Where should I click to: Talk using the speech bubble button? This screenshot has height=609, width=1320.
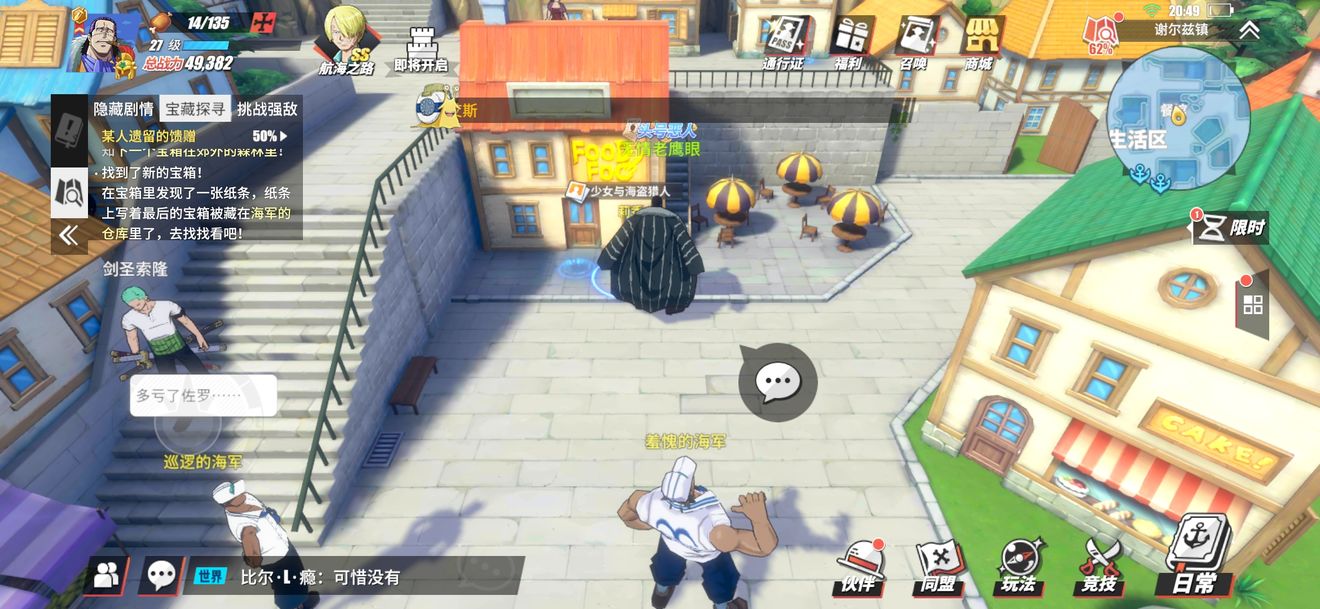click(777, 381)
